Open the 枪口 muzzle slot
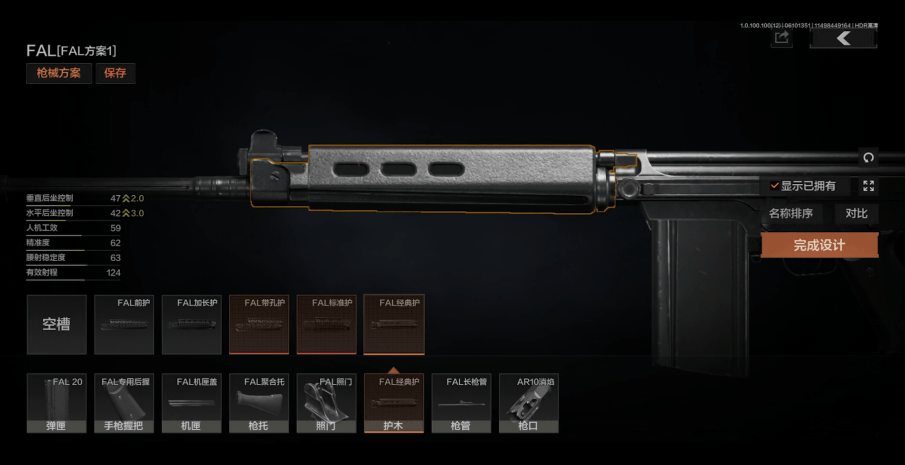Image resolution: width=905 pixels, height=465 pixels. point(528,404)
